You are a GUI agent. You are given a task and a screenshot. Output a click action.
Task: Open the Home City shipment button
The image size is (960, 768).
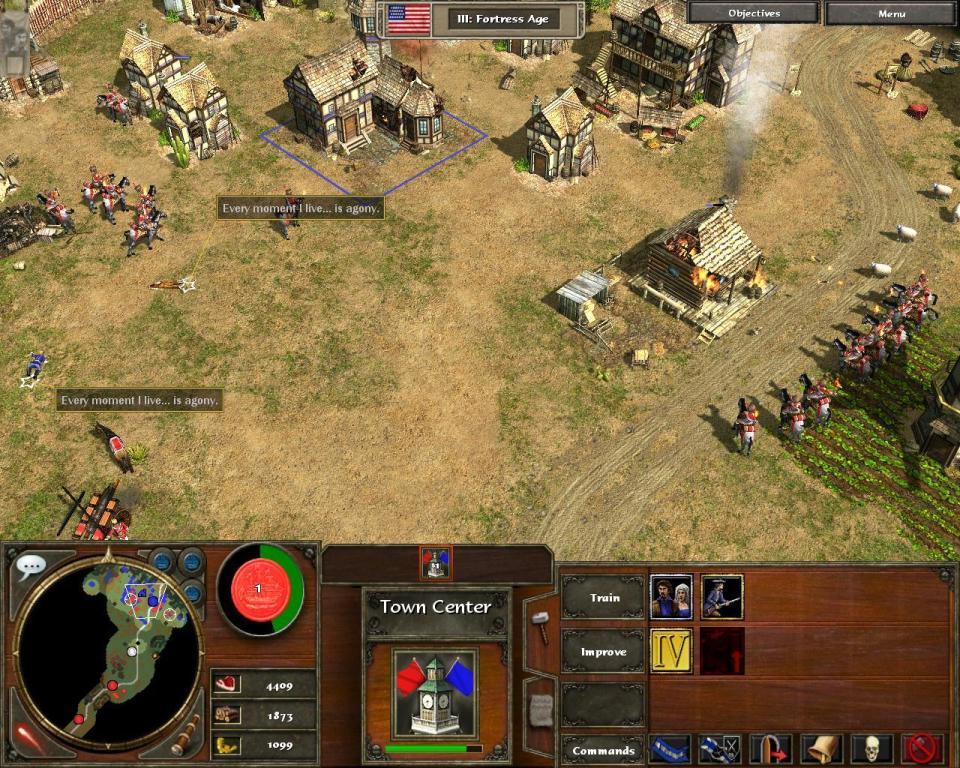[260, 589]
